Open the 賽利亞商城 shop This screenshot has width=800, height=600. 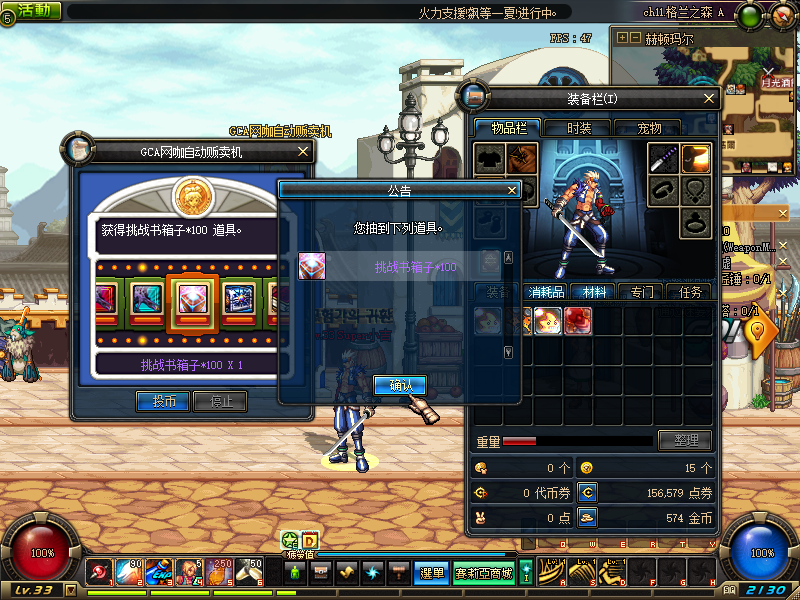[484, 573]
